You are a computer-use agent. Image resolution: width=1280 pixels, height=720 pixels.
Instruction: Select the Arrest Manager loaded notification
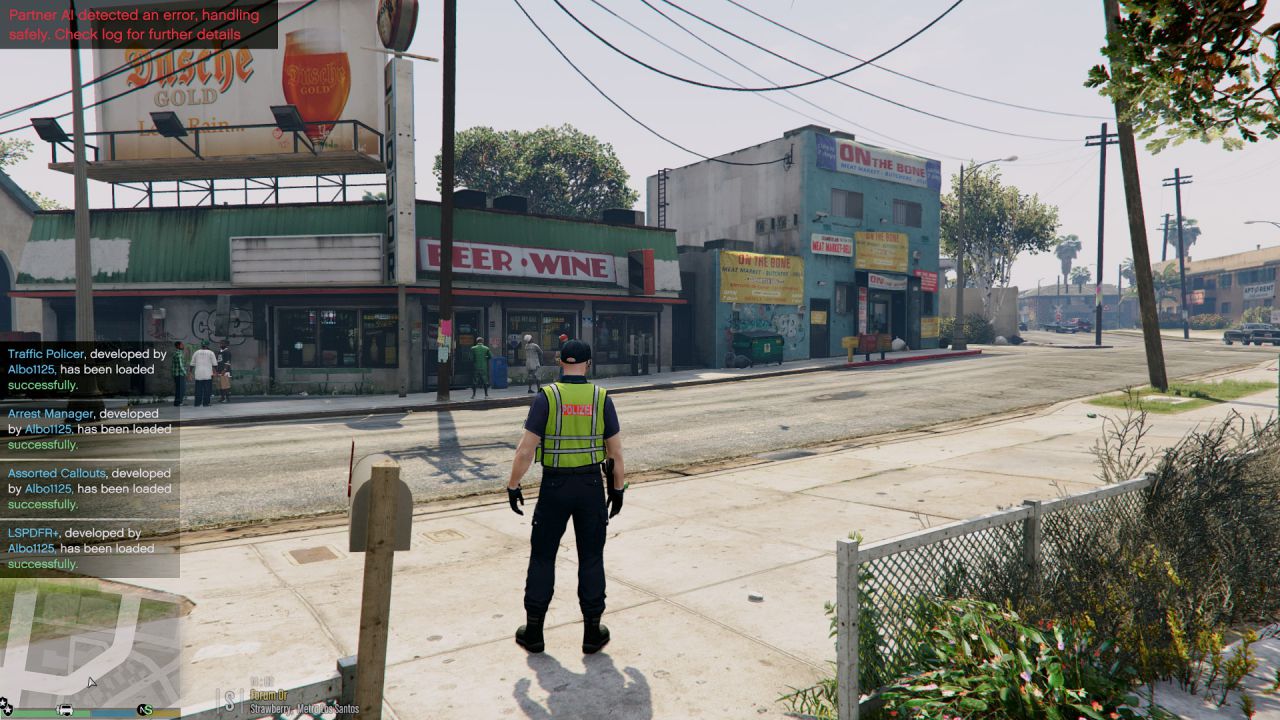coord(89,429)
